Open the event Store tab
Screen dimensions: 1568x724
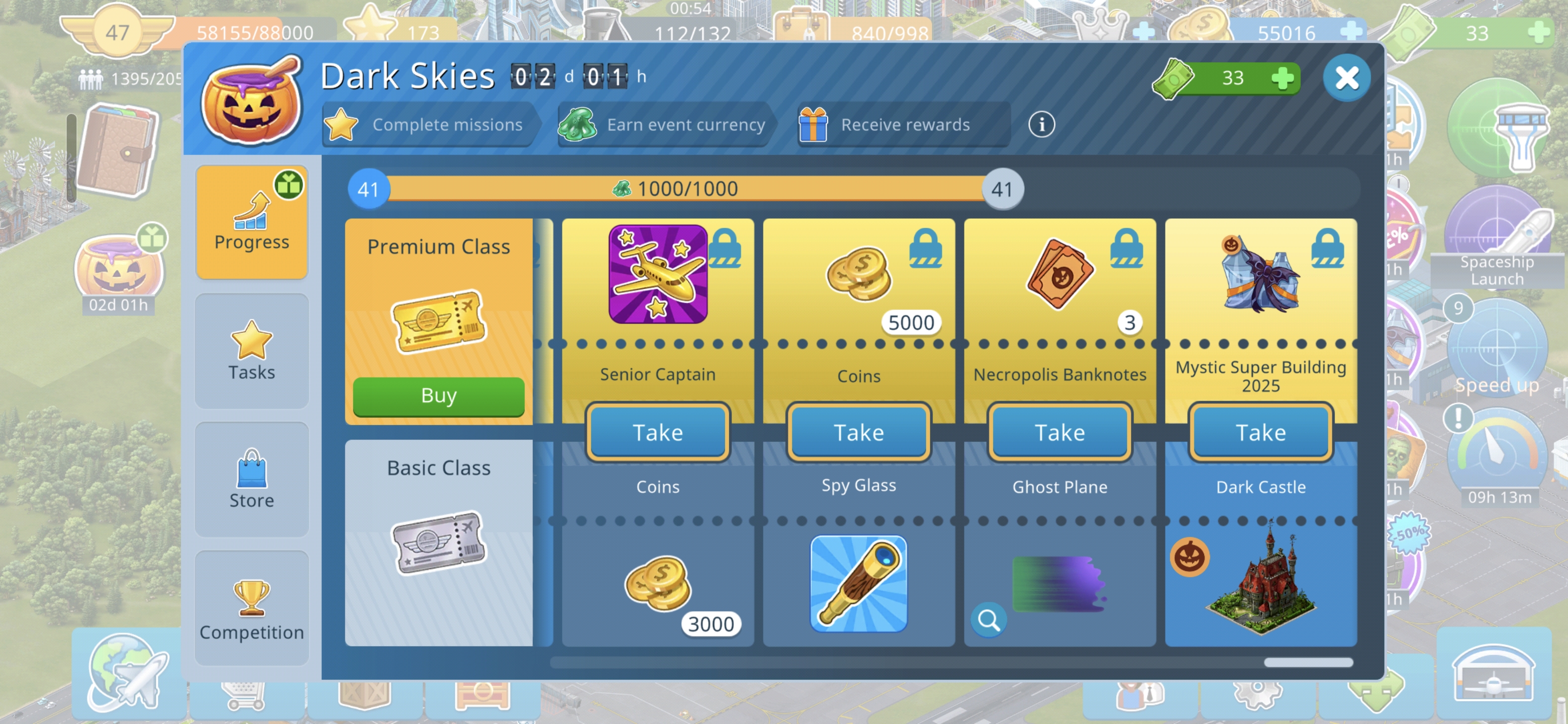[x=251, y=479]
